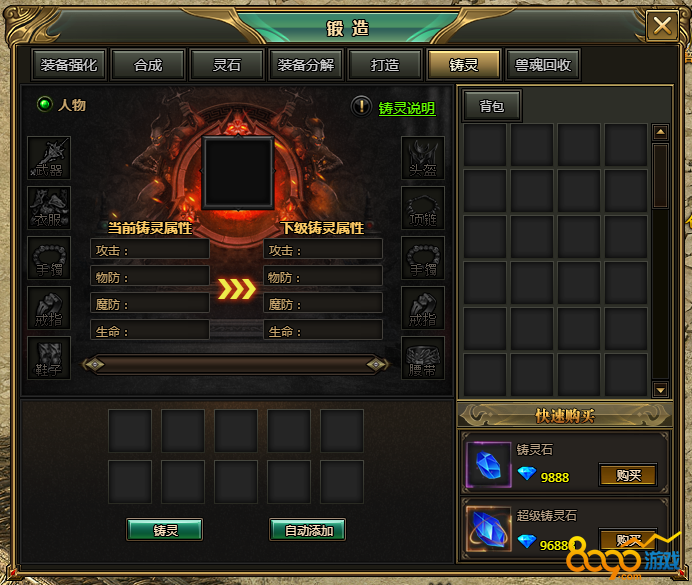Image resolution: width=692 pixels, height=585 pixels.
Task: Select the 铸灵 tab
Action: (x=464, y=65)
